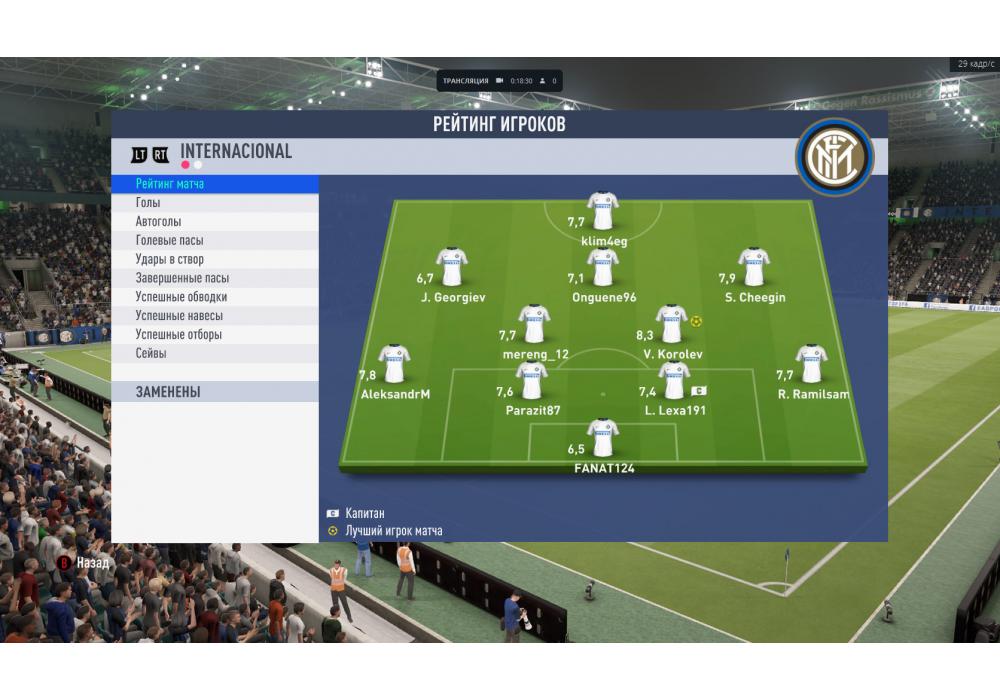
Task: Select goalkeeper FANAT124
Action: (603, 438)
